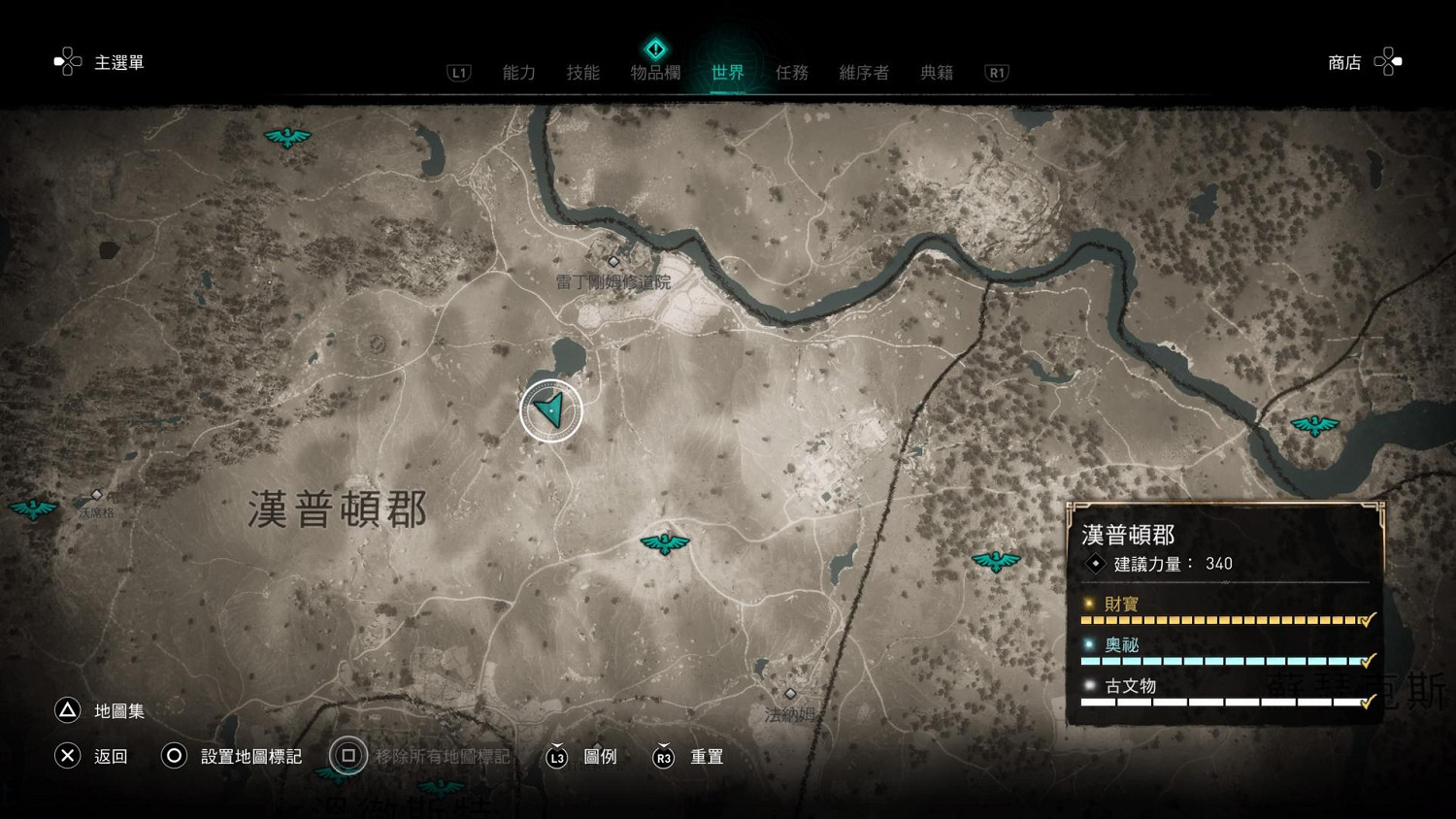Click the 雷丁剛姆修道院 monastery diamond marker
Screen dimensions: 1456x819
tap(613, 261)
